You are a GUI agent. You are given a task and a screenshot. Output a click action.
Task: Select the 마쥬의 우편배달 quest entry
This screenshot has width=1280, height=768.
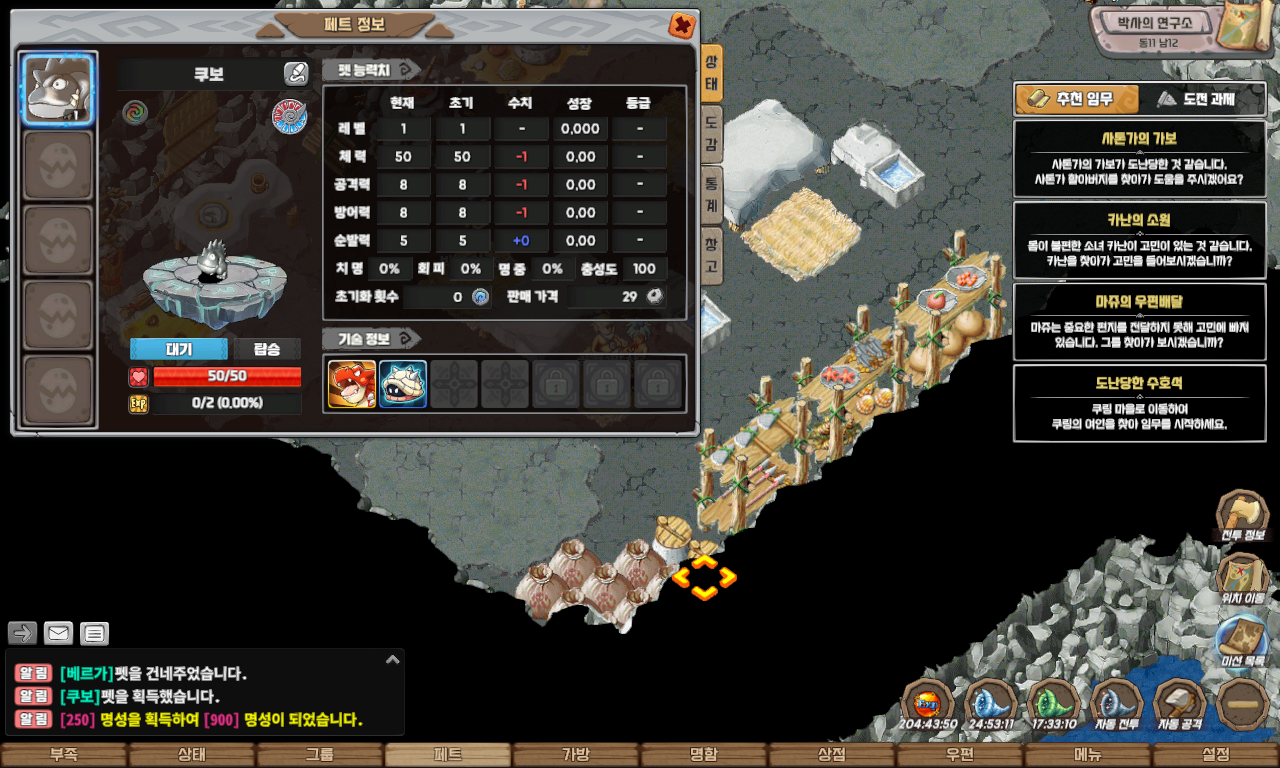1139,321
